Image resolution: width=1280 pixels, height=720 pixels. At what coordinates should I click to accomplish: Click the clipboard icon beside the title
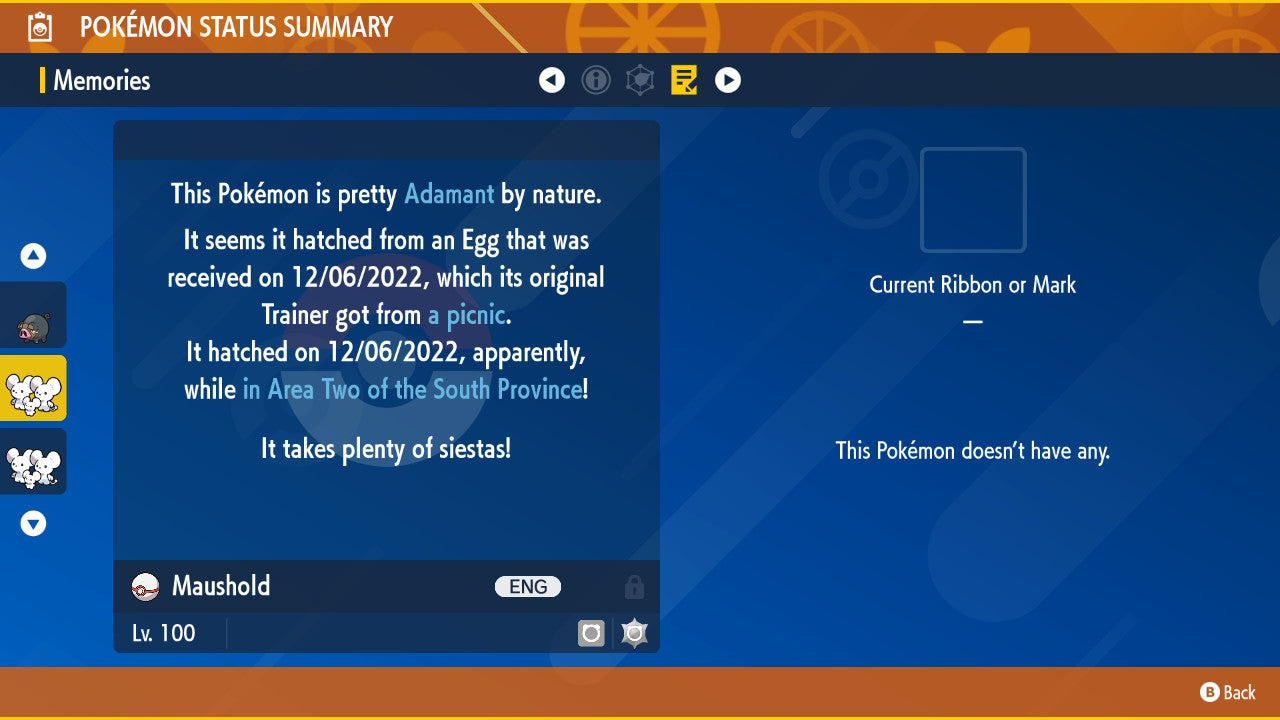point(40,26)
